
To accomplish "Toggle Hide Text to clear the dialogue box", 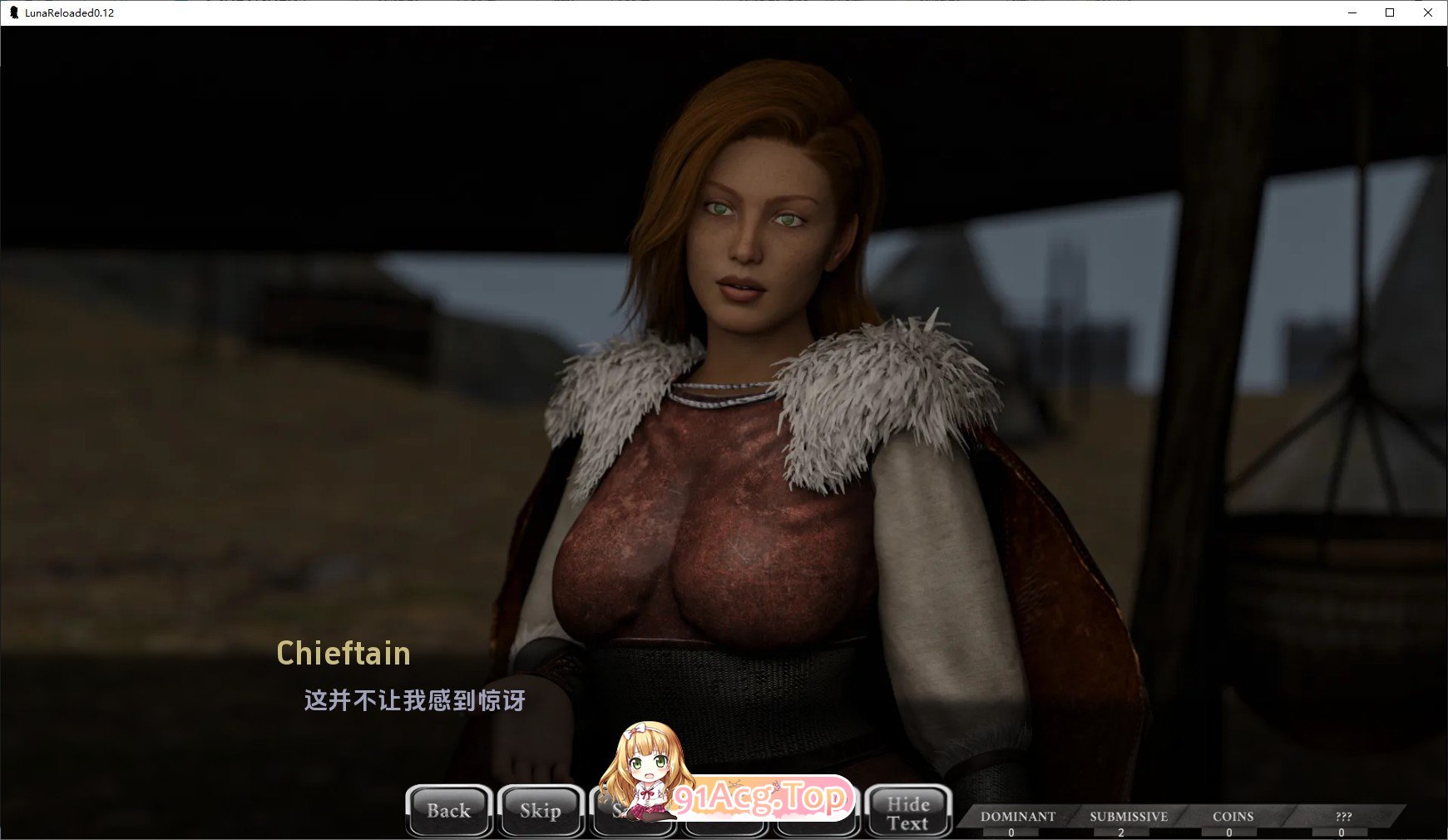I will click(908, 811).
